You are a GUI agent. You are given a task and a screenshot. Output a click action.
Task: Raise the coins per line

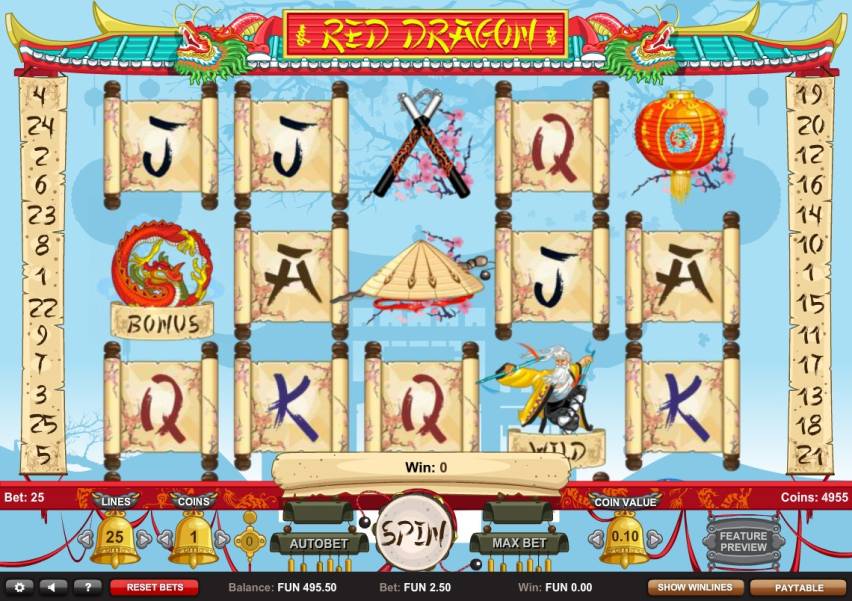click(220, 539)
